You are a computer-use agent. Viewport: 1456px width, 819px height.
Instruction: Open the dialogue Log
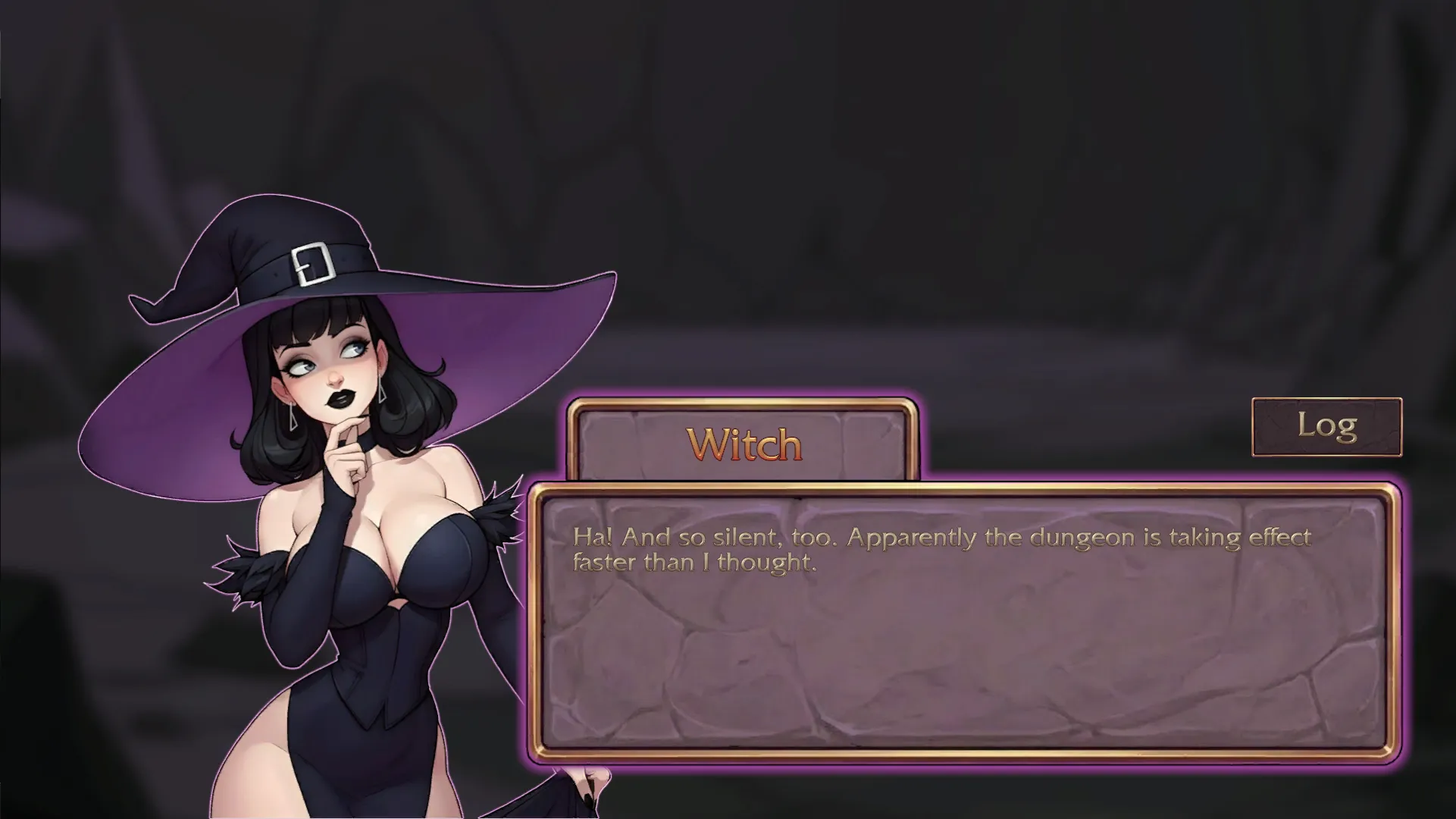point(1326,427)
